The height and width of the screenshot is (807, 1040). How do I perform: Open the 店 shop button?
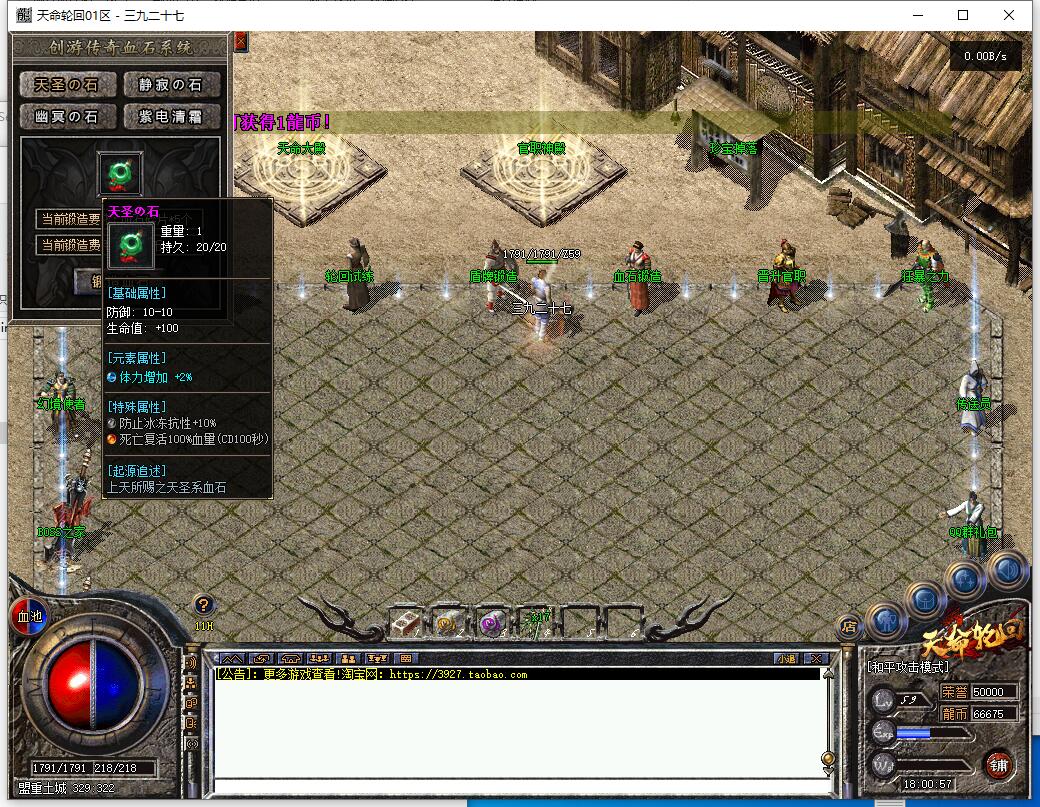[849, 628]
